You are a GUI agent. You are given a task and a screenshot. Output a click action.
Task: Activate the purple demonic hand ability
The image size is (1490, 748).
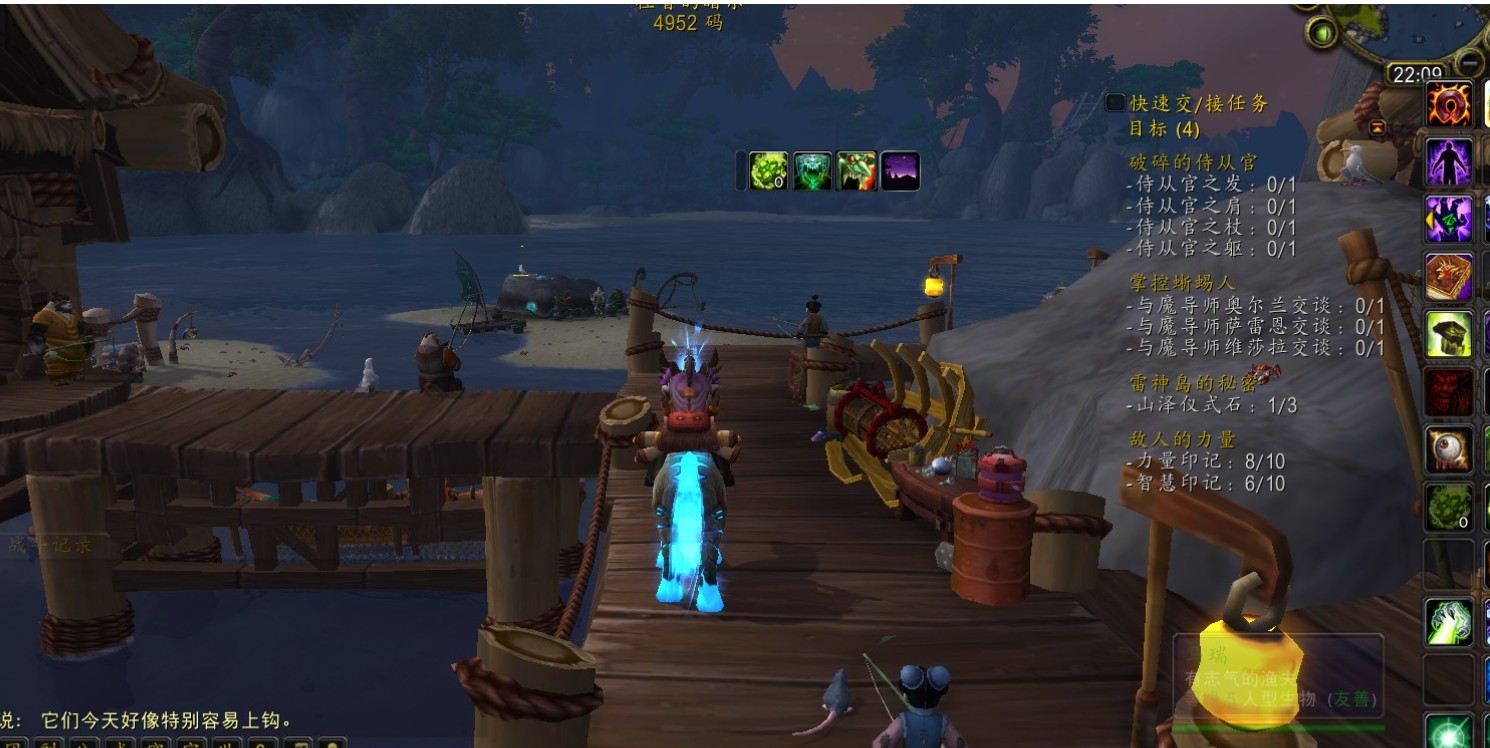click(1449, 219)
